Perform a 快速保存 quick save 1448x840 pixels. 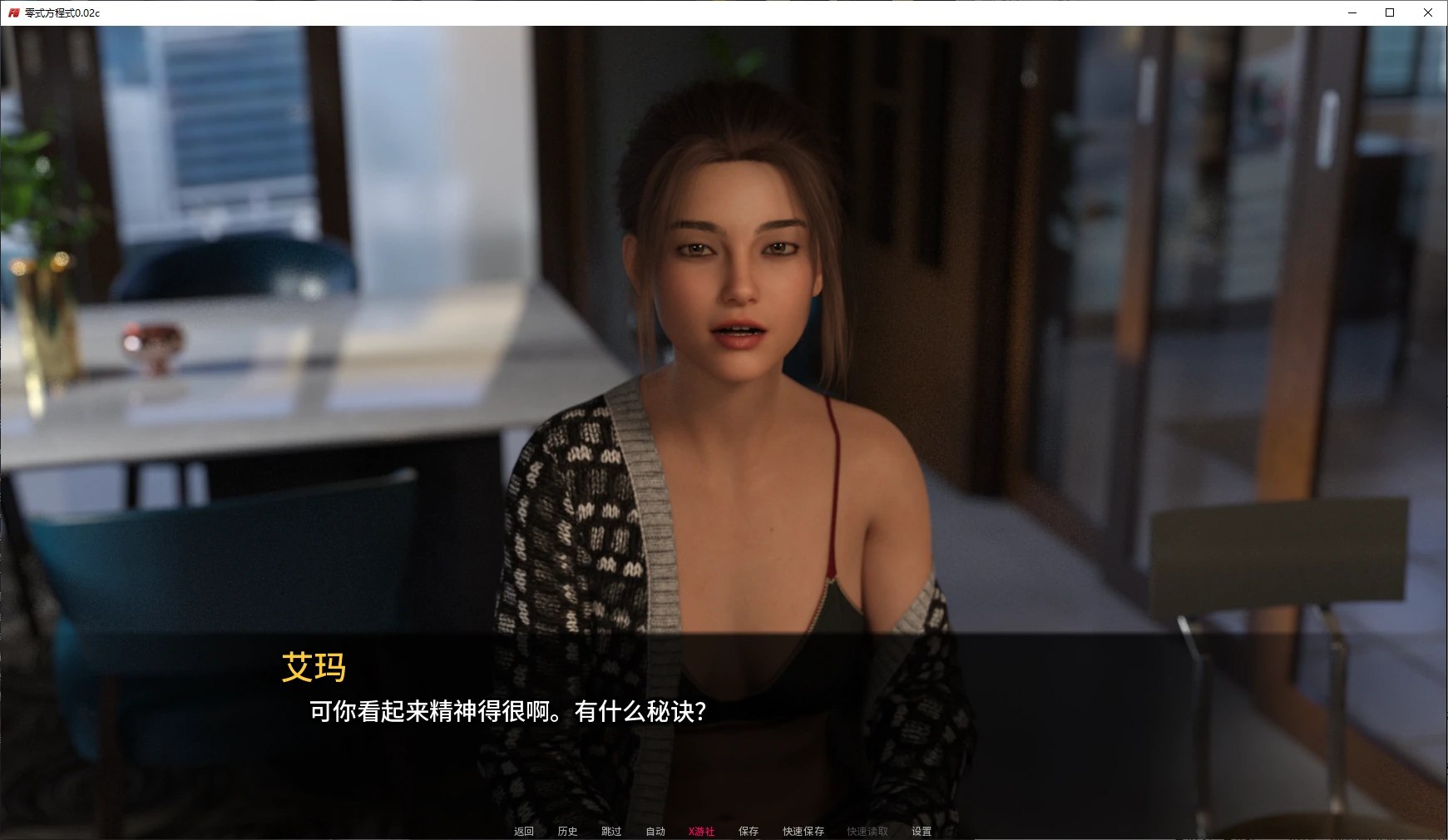(803, 830)
